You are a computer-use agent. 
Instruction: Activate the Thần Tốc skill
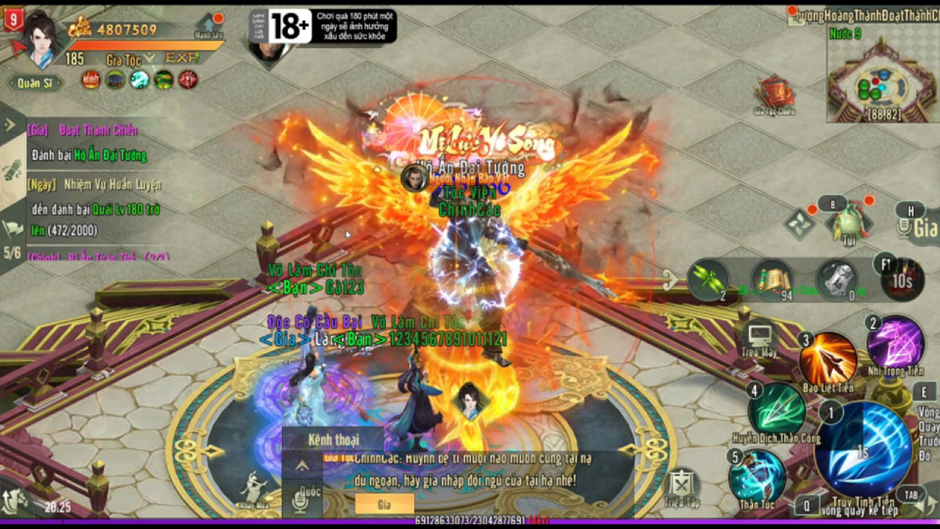(757, 475)
